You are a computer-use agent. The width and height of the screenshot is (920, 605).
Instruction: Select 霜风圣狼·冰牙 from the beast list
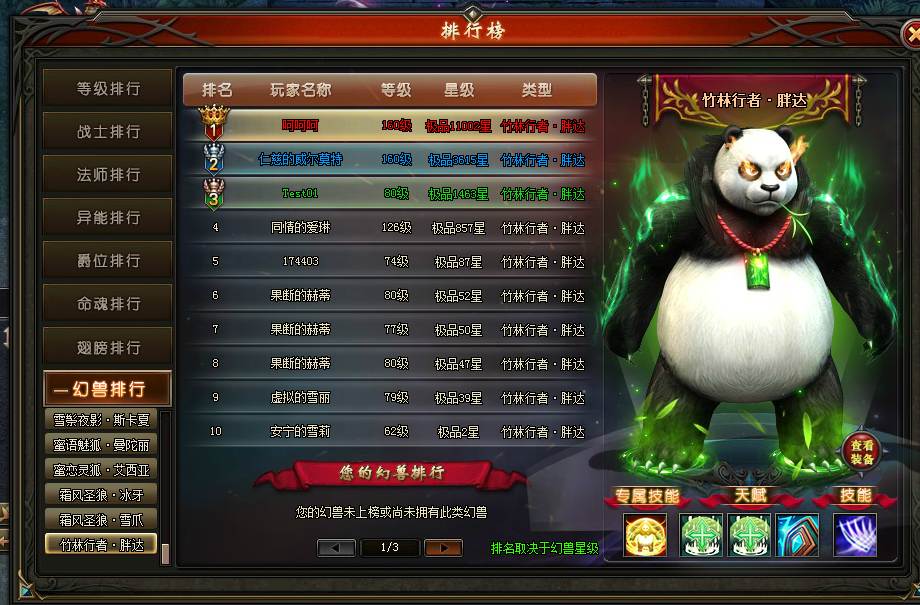pos(102,494)
